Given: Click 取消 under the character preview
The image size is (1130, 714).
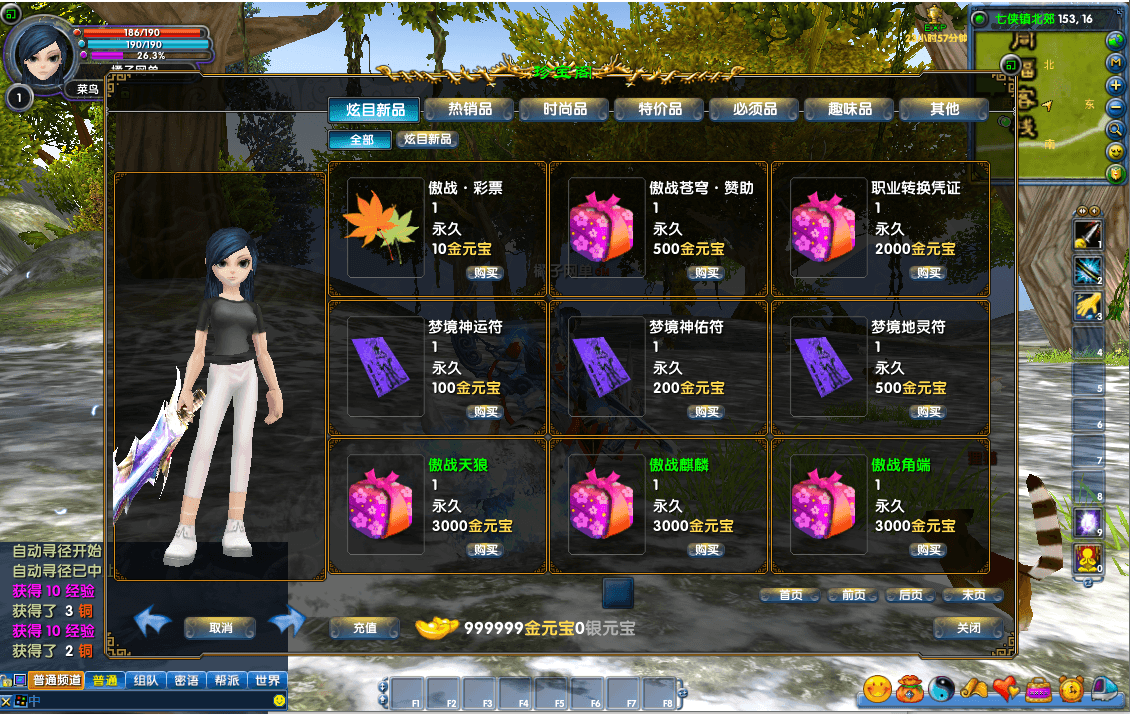Looking at the screenshot, I should click(x=220, y=628).
